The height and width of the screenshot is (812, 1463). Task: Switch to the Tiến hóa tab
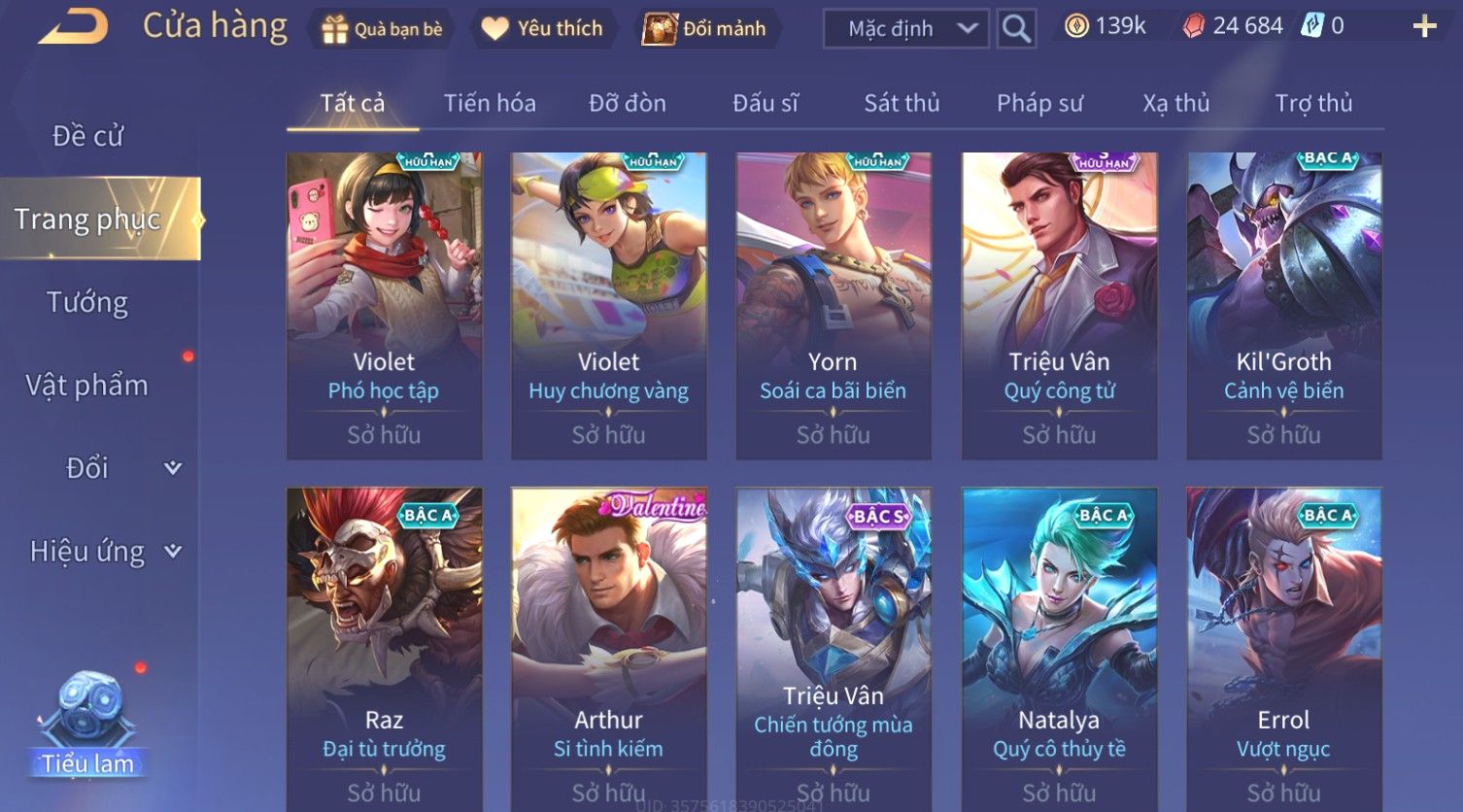490,103
